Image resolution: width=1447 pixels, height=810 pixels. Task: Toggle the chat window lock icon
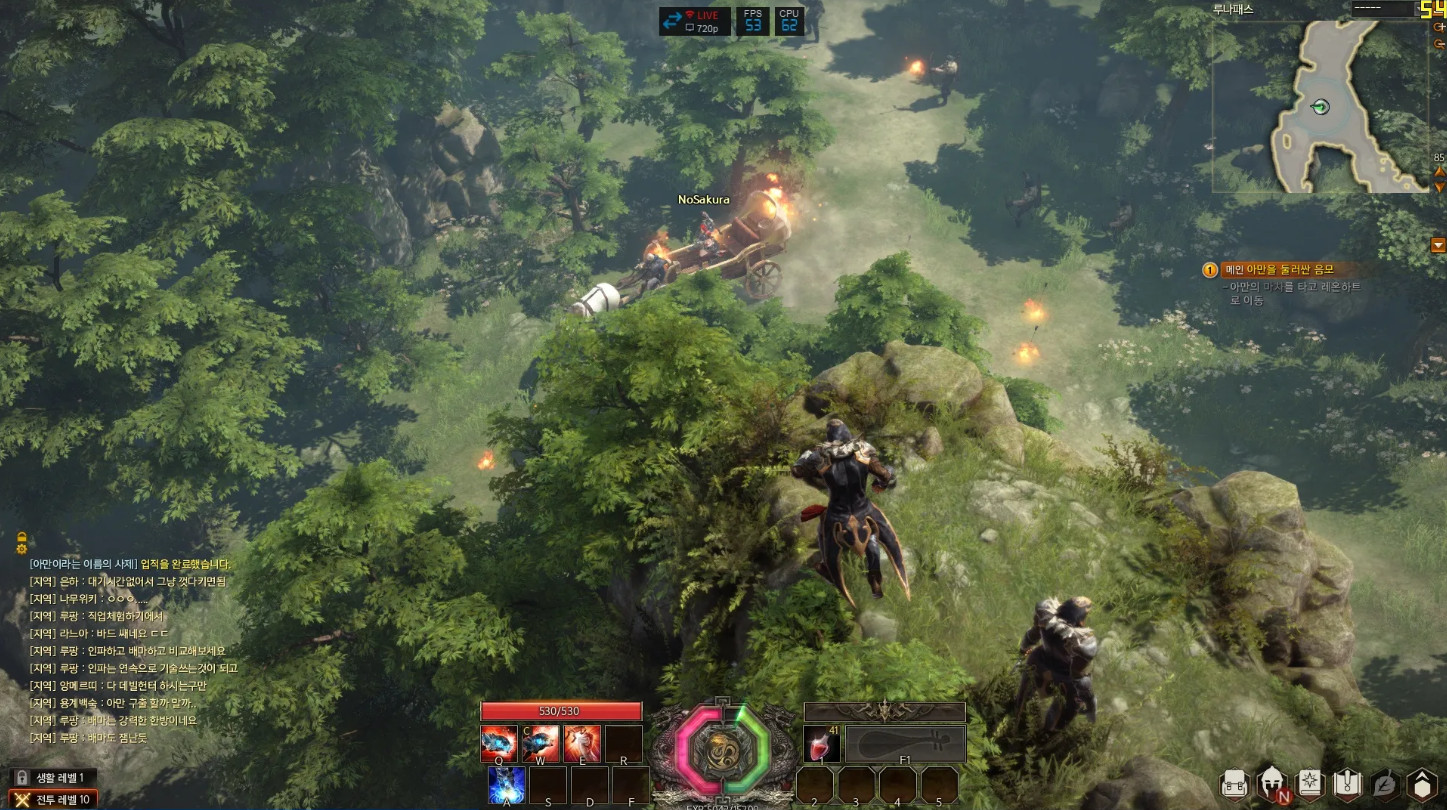20,535
